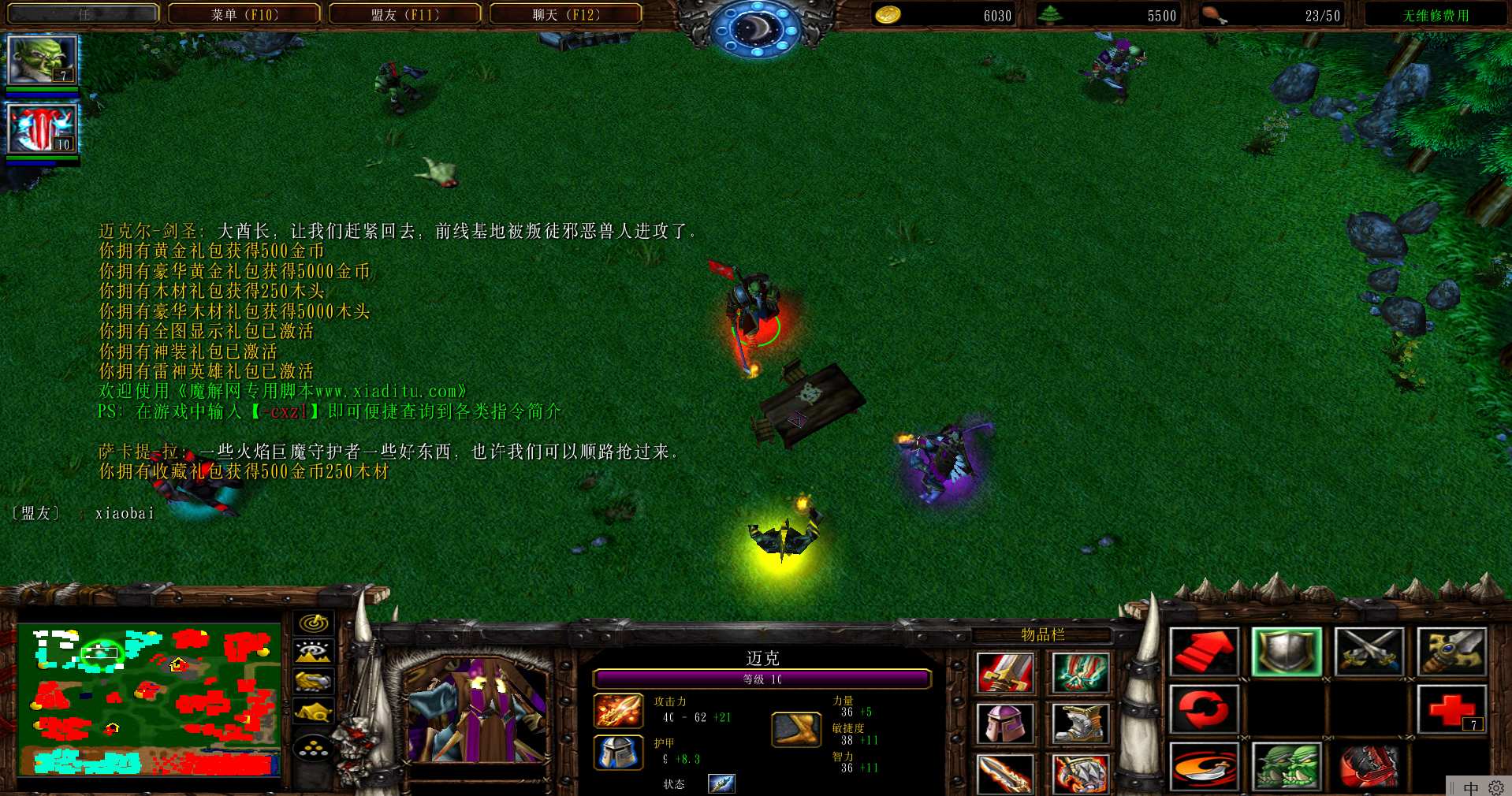Screen dimensions: 1512x796
Task: Toggle minimap terrain display eye button
Action: (x=314, y=652)
